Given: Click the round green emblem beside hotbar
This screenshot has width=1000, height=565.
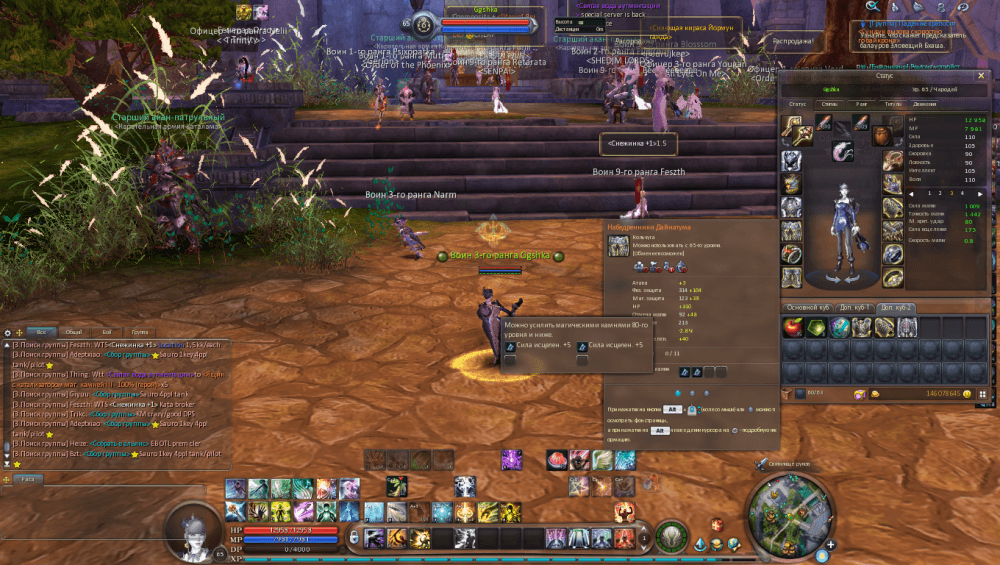Looking at the screenshot, I should (x=673, y=536).
